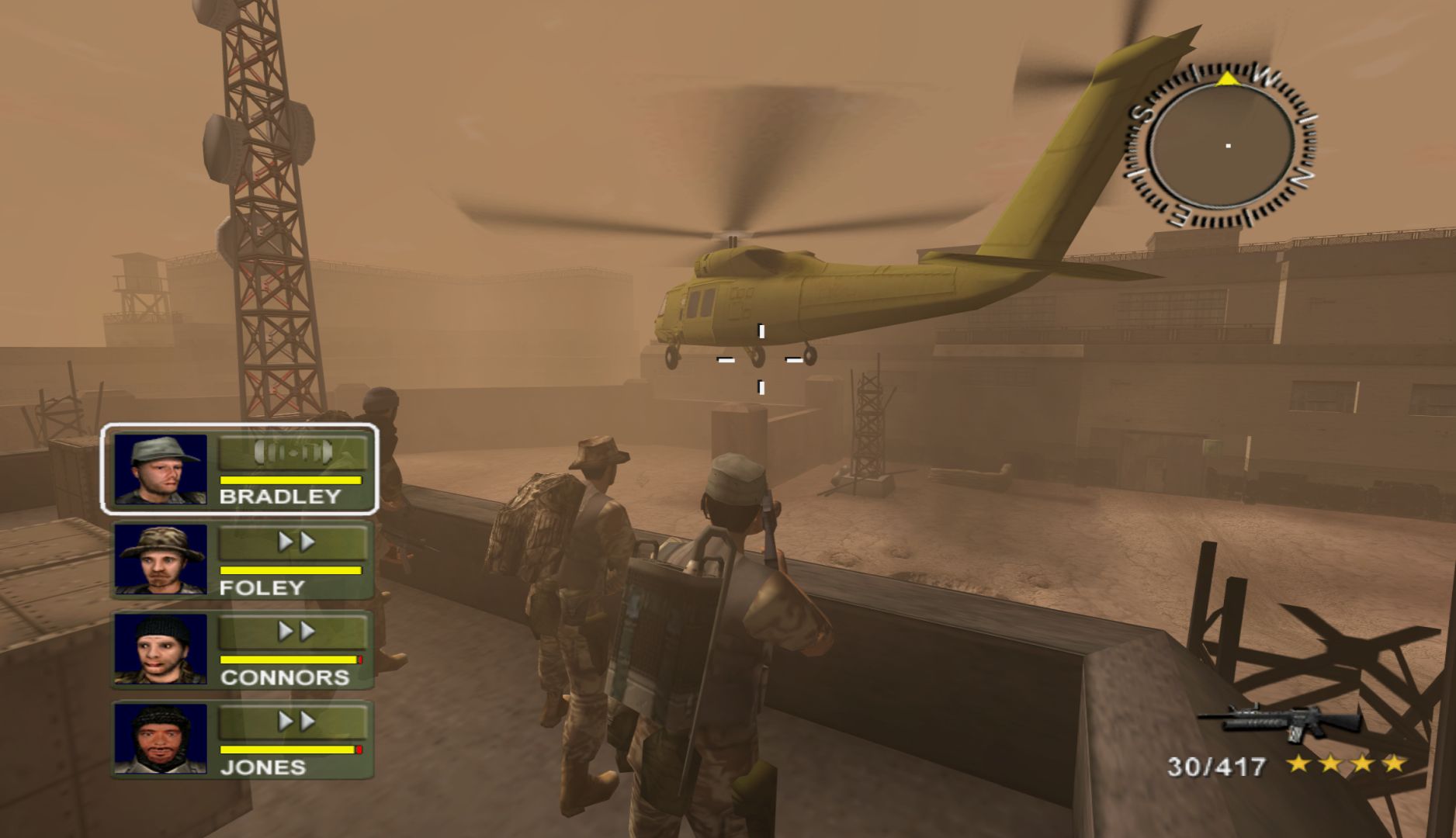1456x838 pixels.
Task: Toggle Jones' follow order arrows
Action: click(293, 722)
